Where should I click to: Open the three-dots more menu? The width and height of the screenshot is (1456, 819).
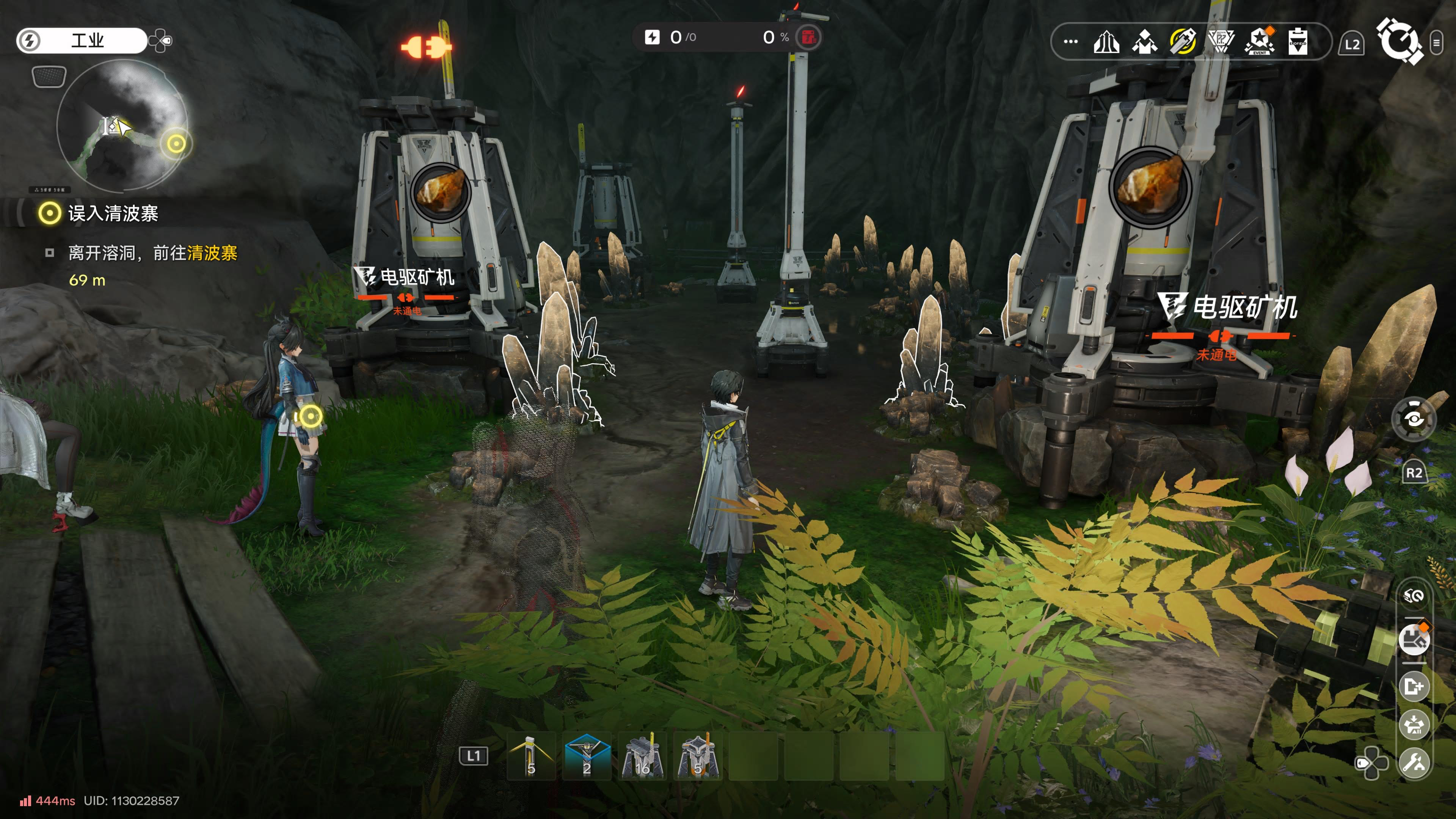click(1070, 42)
